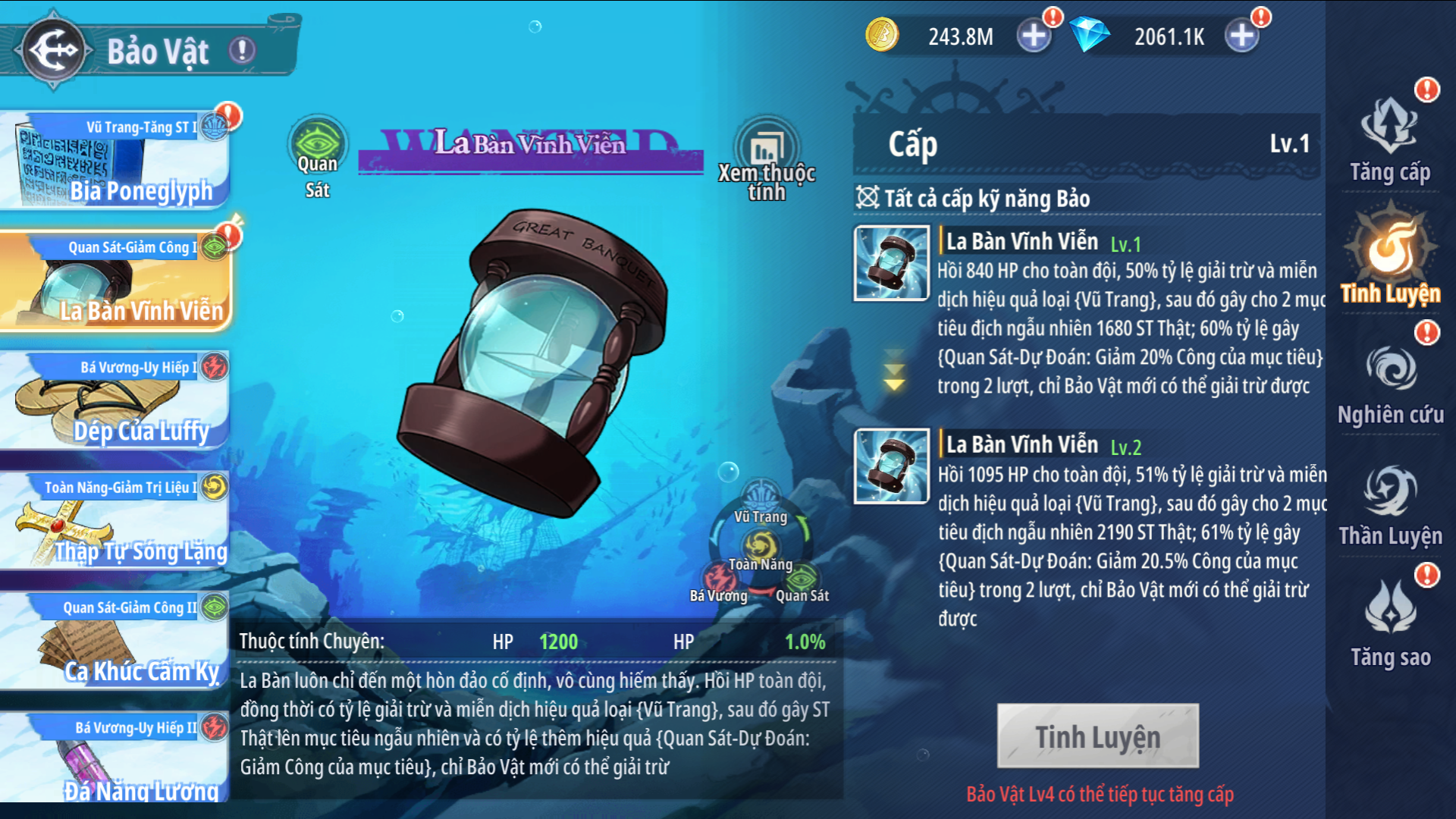Switch to the Tăng cấp tab
Viewport: 1456px width, 819px height.
pyautogui.click(x=1390, y=142)
